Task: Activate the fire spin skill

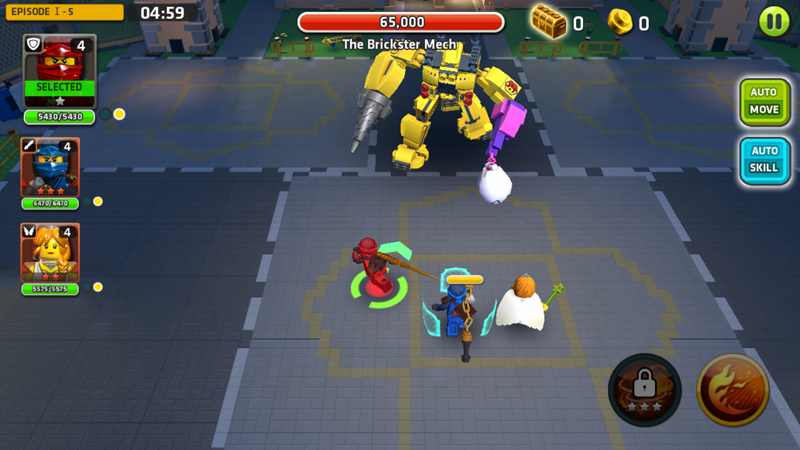Action: [732, 389]
